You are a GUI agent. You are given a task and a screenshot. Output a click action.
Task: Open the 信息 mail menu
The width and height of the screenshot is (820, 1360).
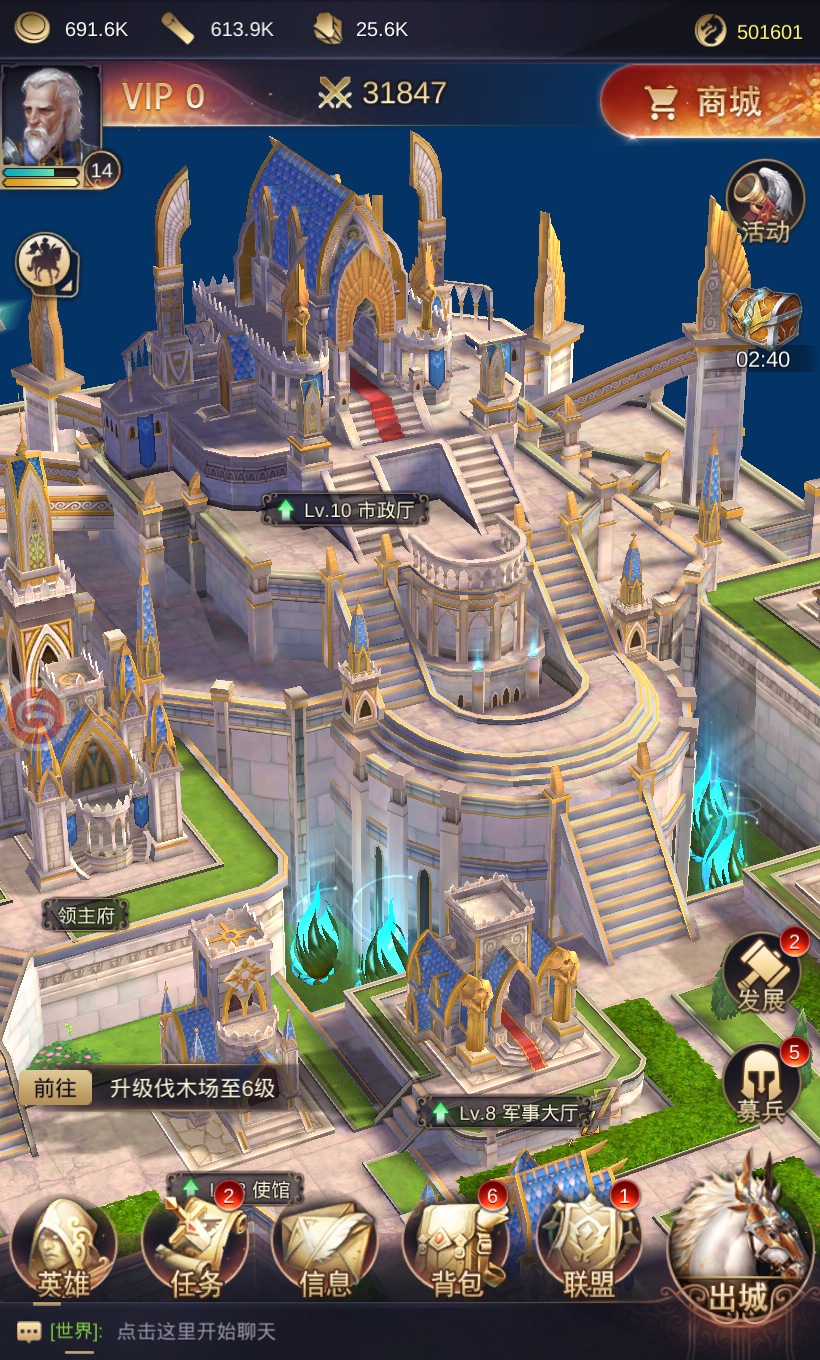pyautogui.click(x=326, y=1252)
